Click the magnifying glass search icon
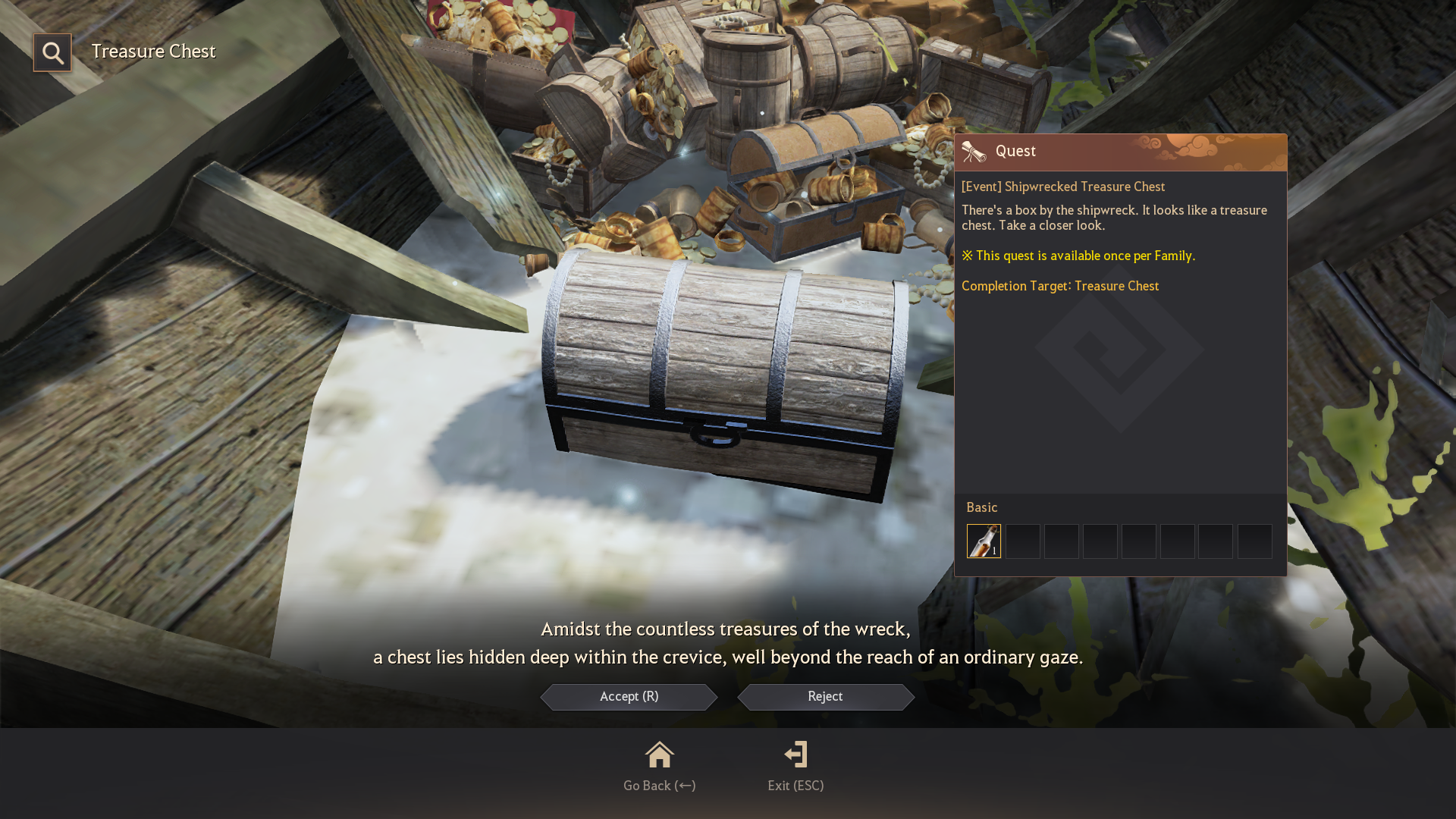Screen dimensions: 1456x819 52,52
